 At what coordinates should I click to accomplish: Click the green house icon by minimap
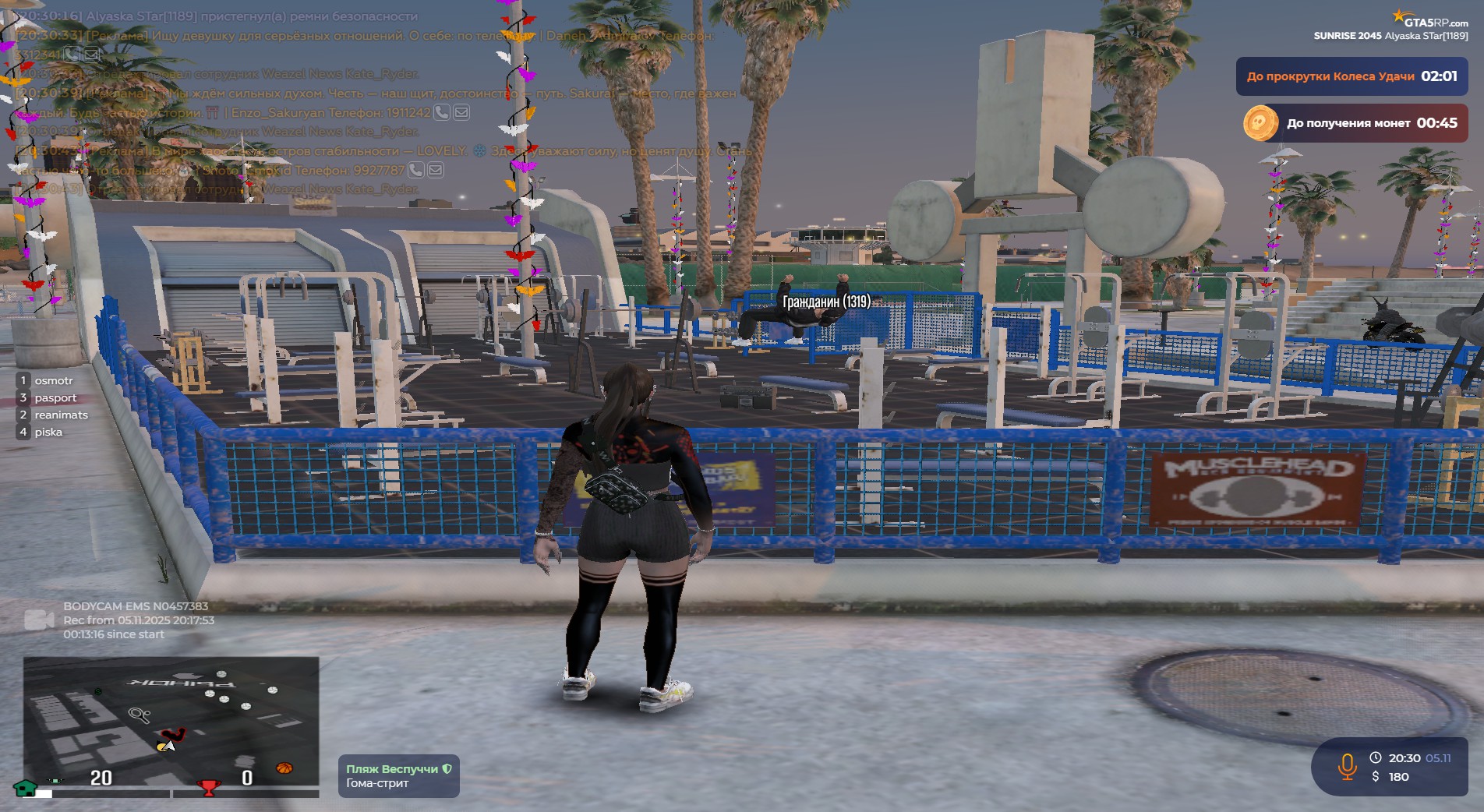pos(26,788)
